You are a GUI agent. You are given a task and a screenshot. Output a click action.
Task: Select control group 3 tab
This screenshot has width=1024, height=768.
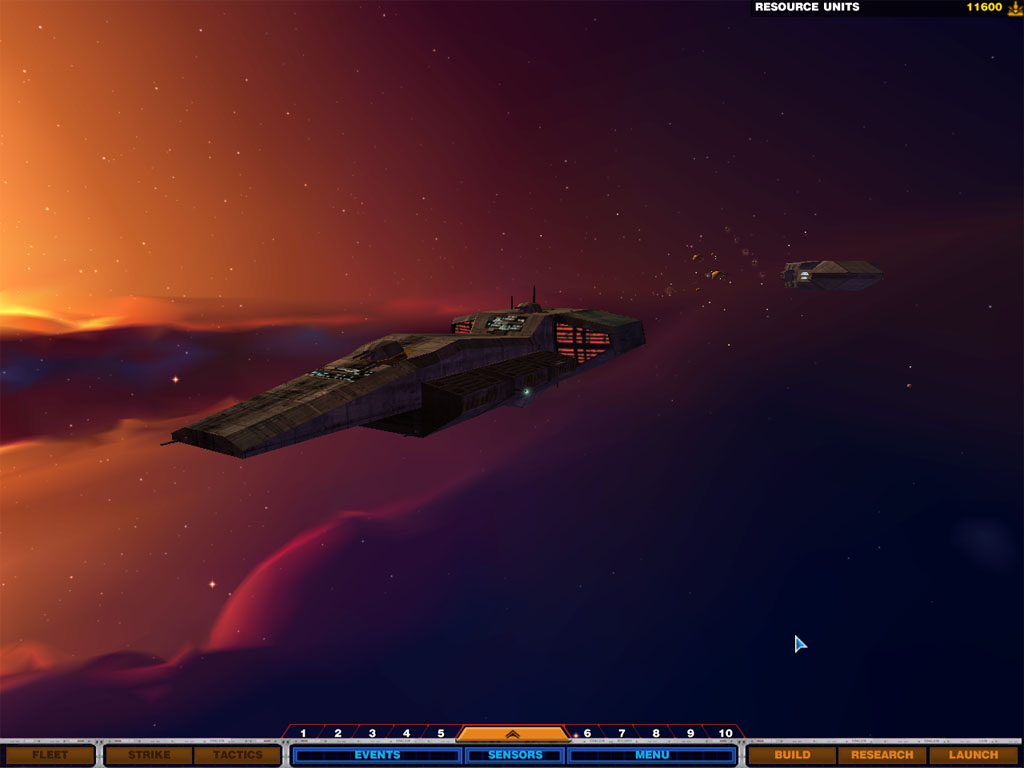[372, 733]
